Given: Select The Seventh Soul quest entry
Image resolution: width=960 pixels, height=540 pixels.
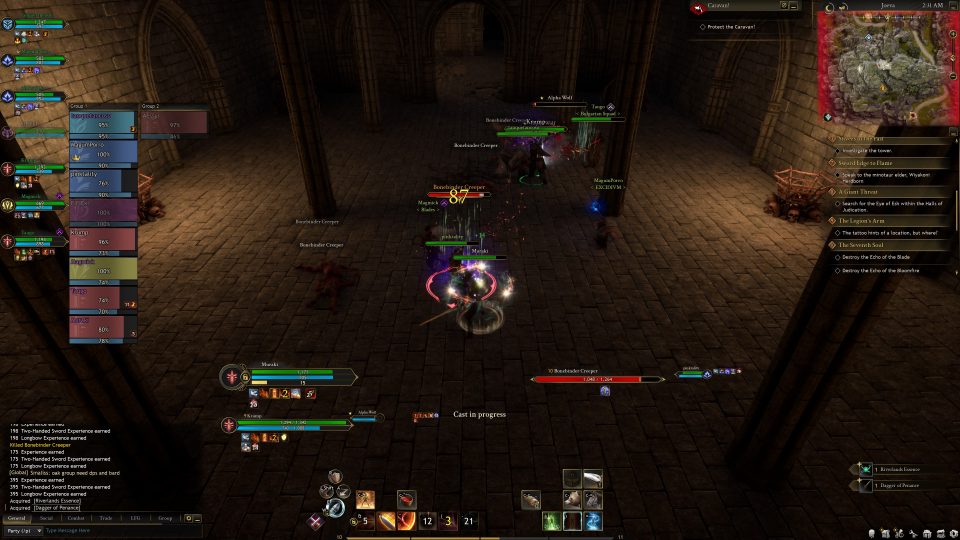Looking at the screenshot, I should click(x=862, y=245).
